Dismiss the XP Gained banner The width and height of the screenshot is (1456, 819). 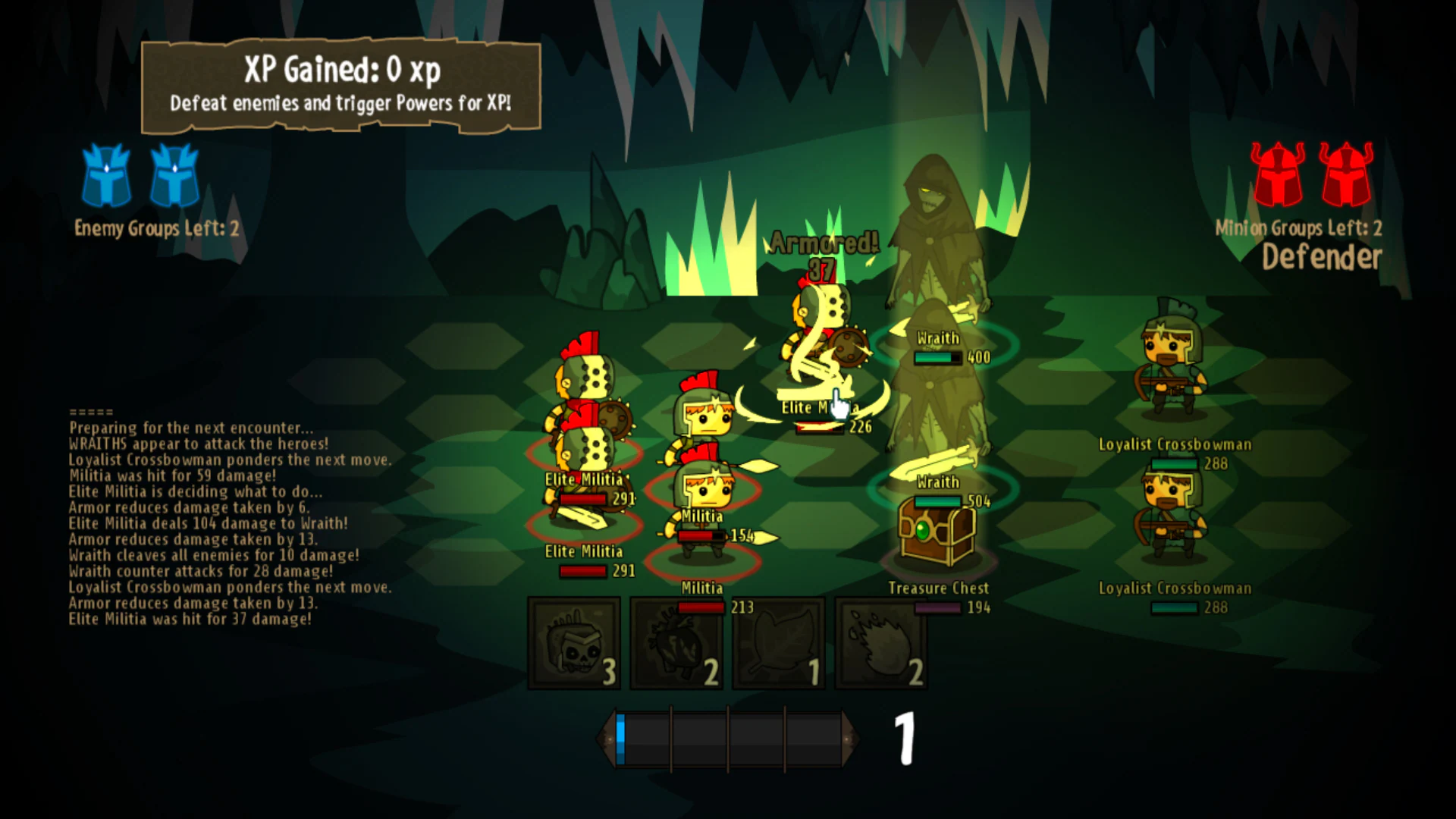coord(340,83)
